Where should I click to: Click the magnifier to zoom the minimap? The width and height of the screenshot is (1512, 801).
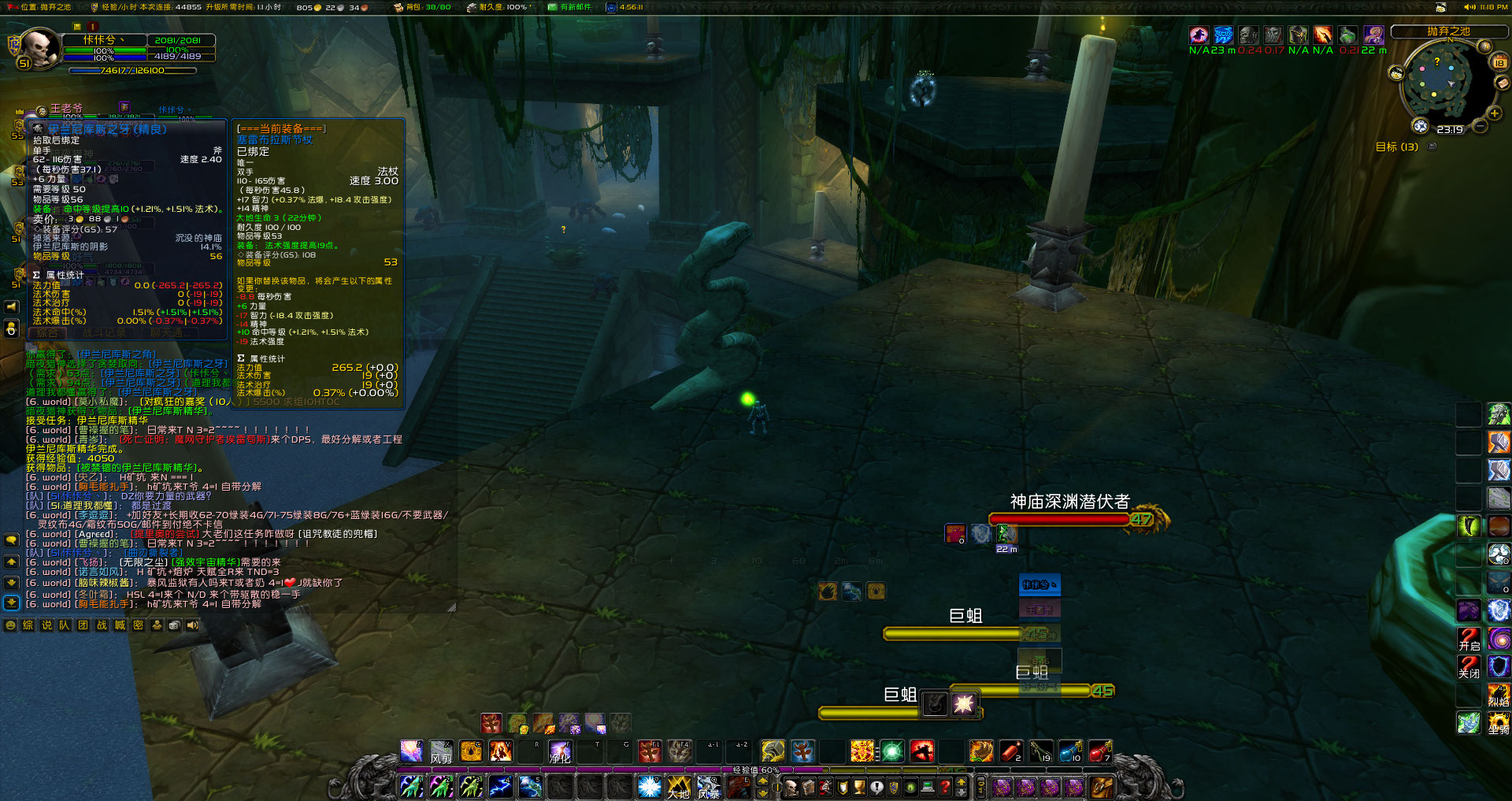coord(1495,113)
